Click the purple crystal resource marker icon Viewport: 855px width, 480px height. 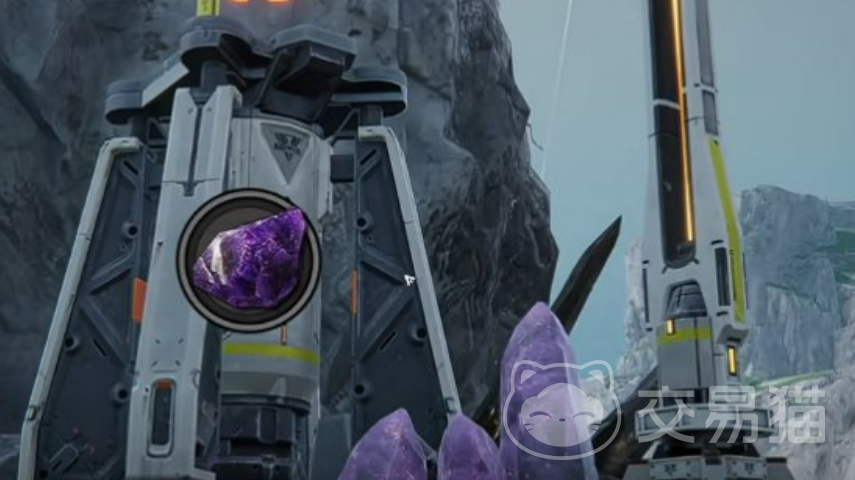click(x=250, y=260)
